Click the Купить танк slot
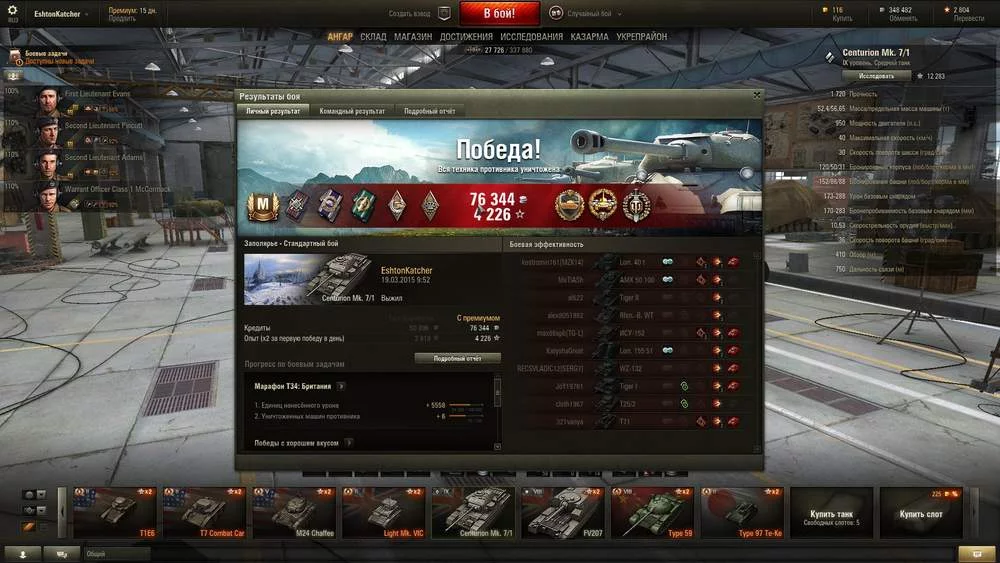 [x=831, y=513]
